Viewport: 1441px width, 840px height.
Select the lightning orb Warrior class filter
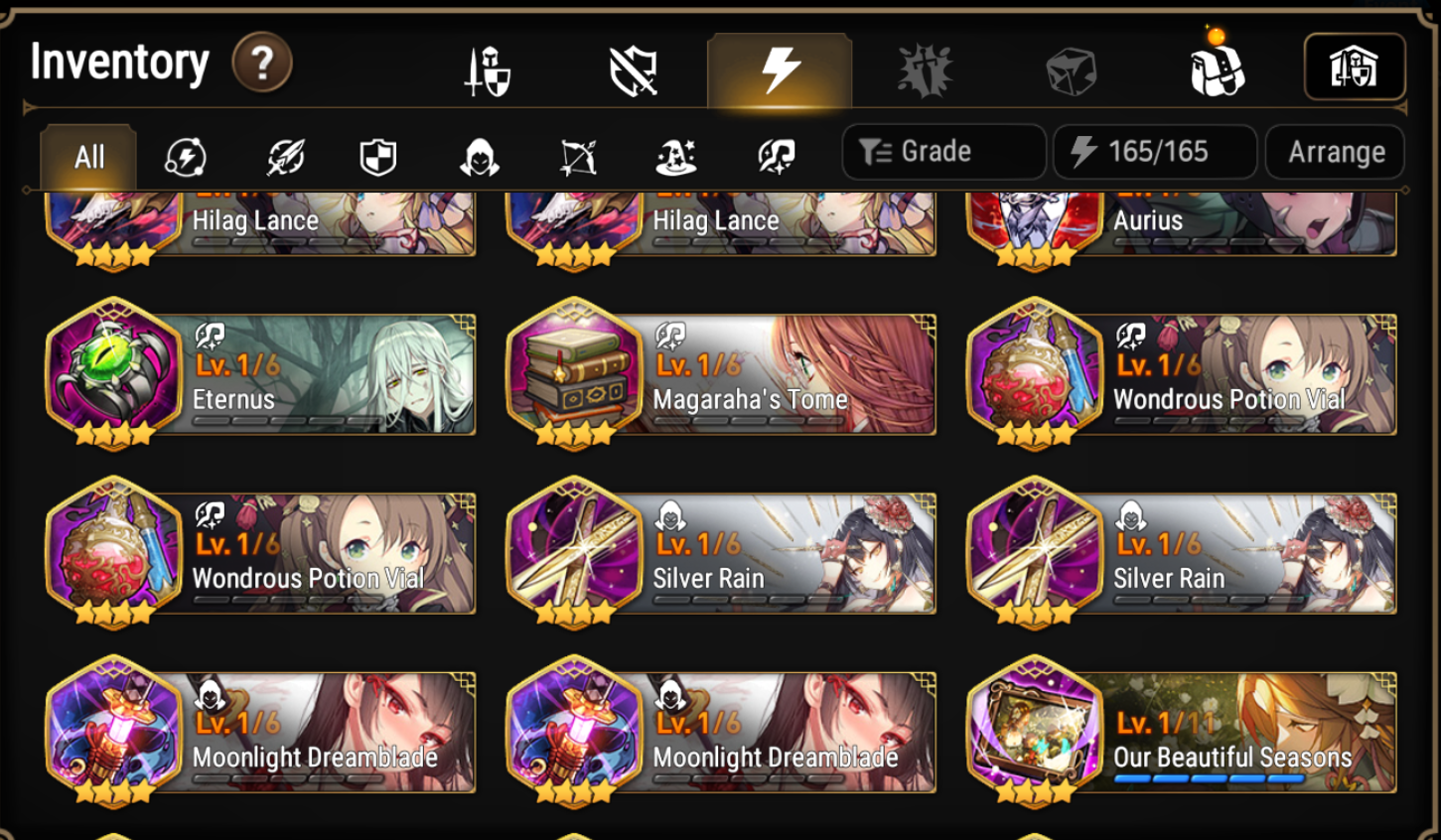[x=186, y=156]
